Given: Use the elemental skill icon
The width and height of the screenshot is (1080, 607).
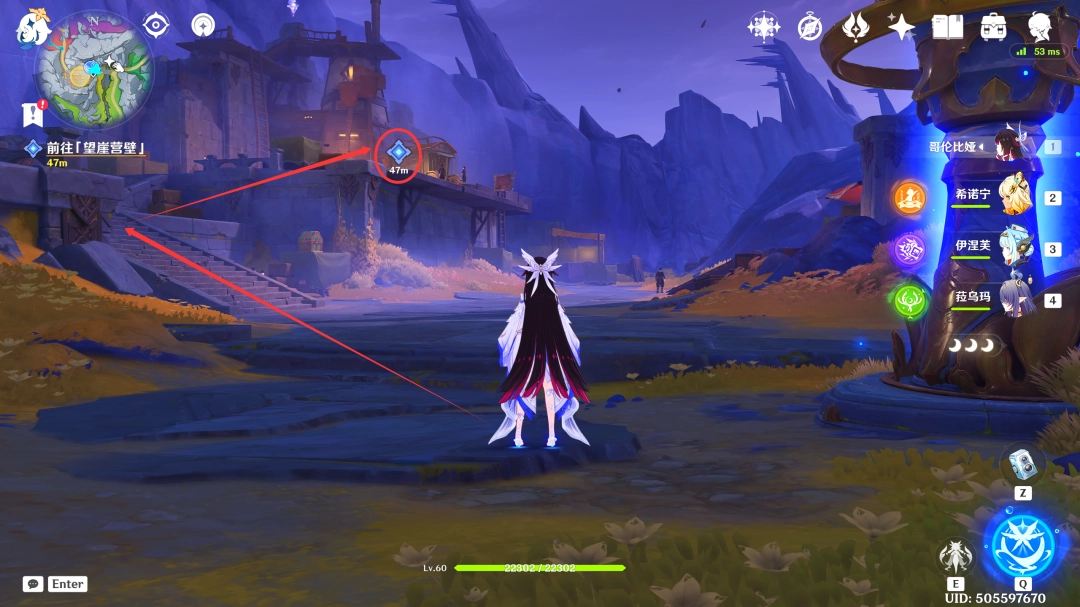Looking at the screenshot, I should pyautogui.click(x=956, y=557).
